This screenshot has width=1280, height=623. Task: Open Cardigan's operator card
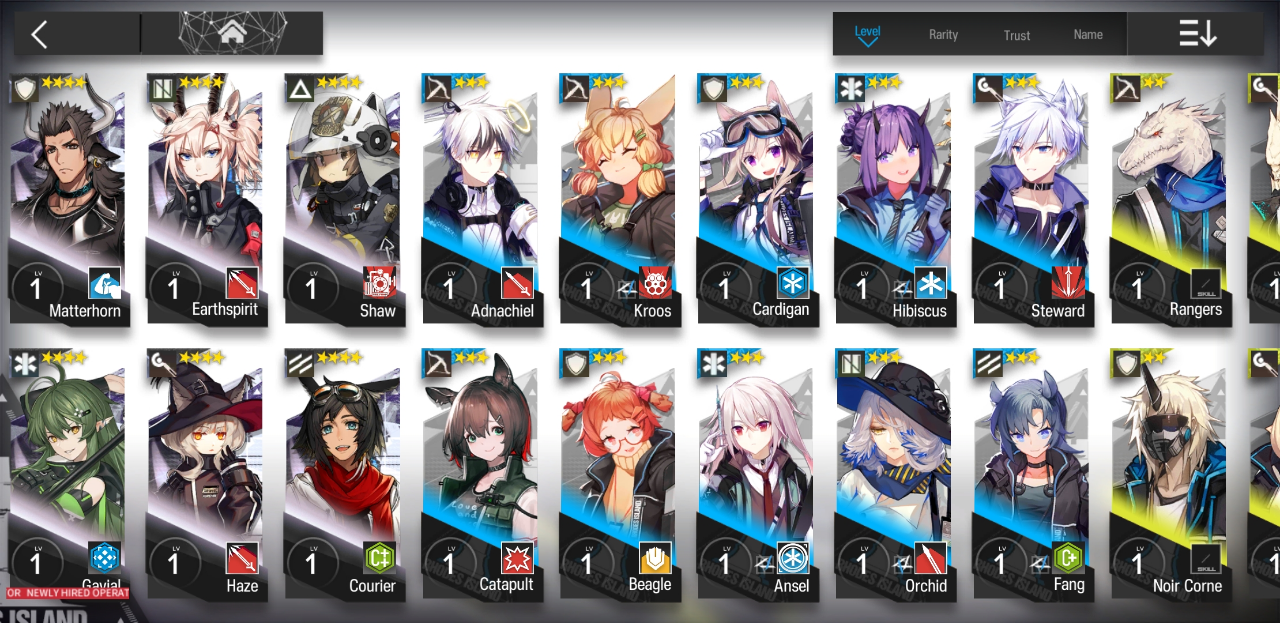[x=757, y=200]
